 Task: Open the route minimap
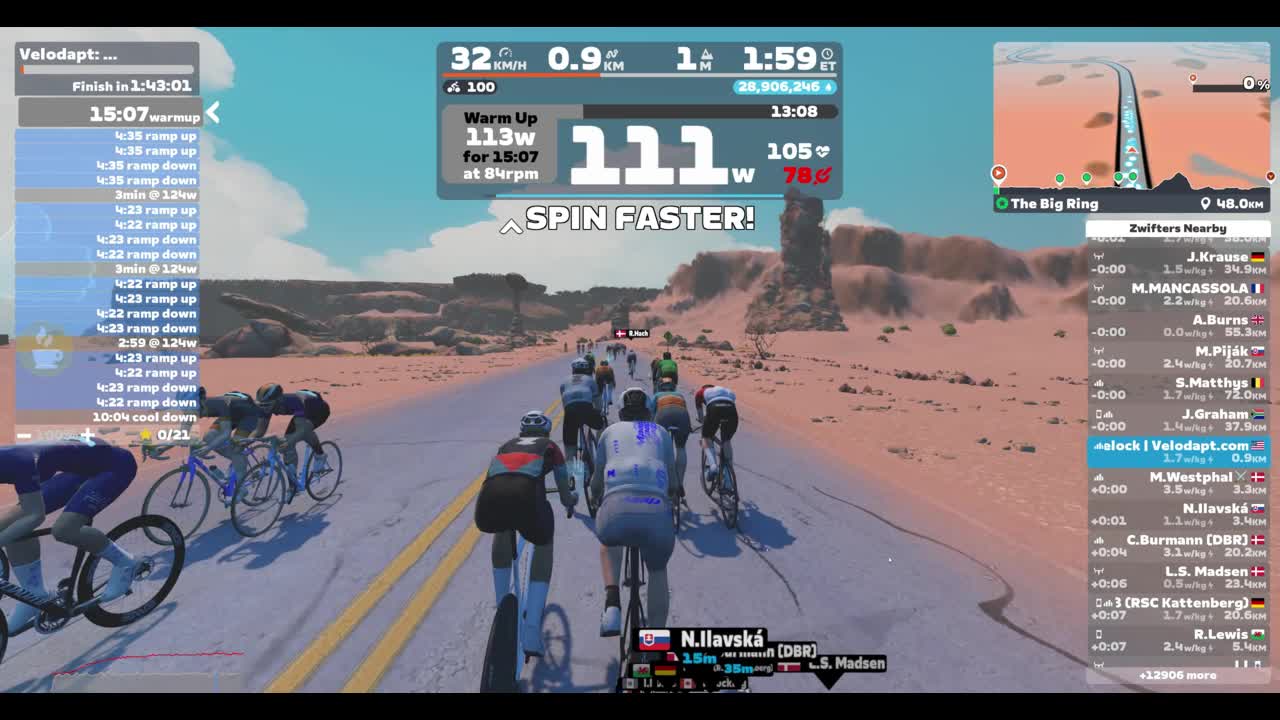(x=1131, y=116)
